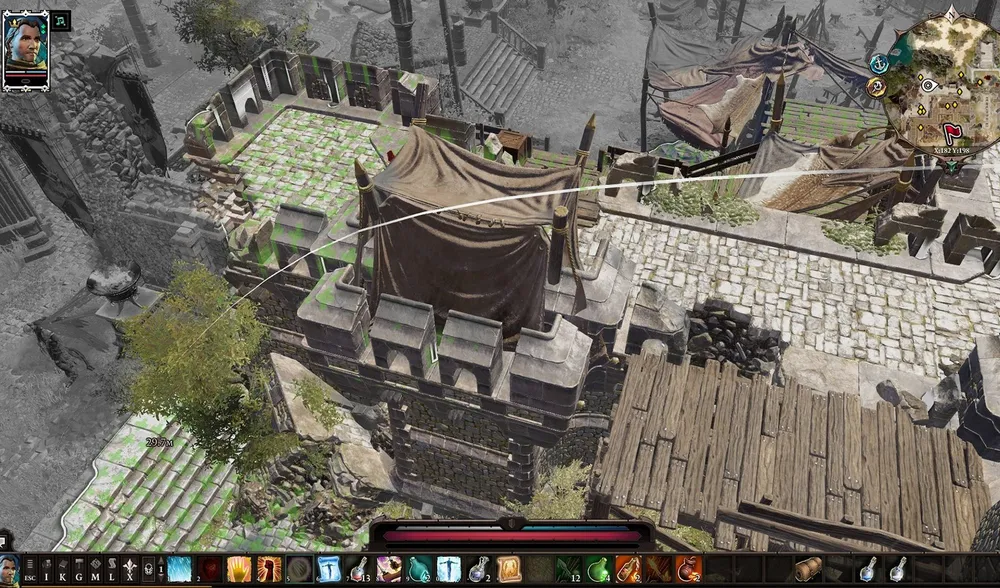Image resolution: width=1000 pixels, height=588 pixels.
Task: Select the red flag marker on minimap
Action: pyautogui.click(x=951, y=131)
